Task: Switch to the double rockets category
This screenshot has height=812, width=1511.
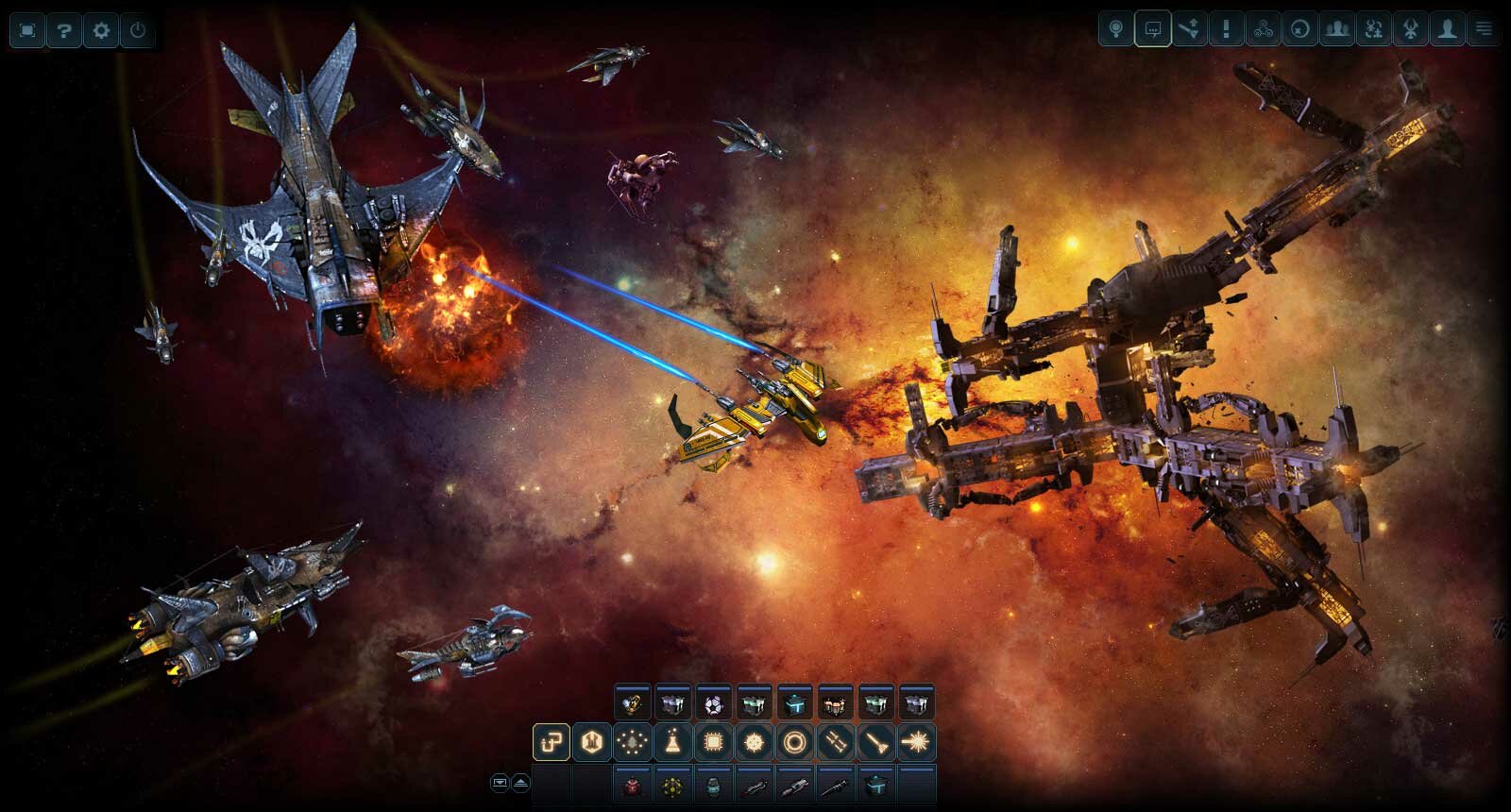Action: [x=835, y=743]
